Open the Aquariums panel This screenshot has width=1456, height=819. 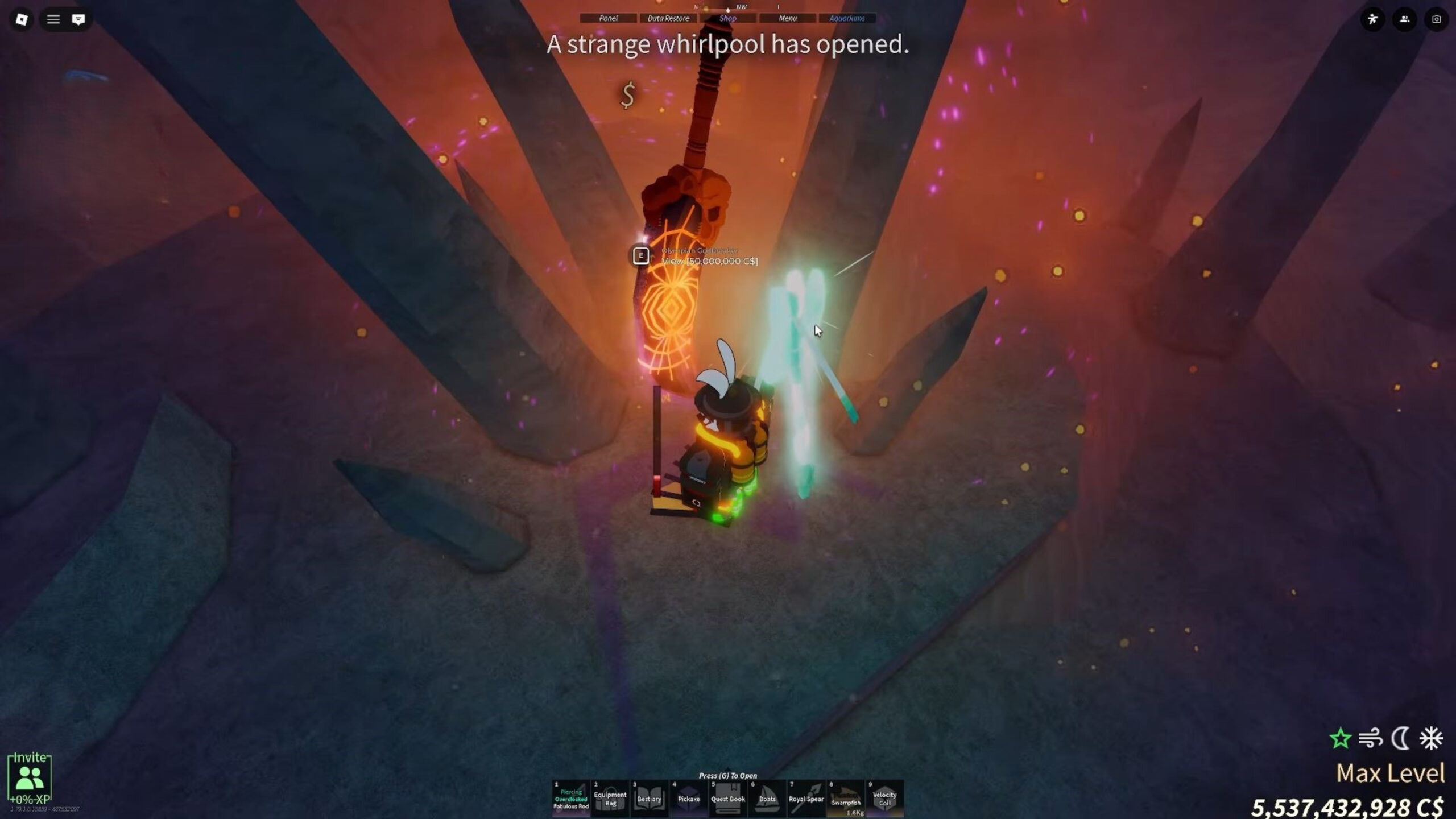(x=847, y=18)
